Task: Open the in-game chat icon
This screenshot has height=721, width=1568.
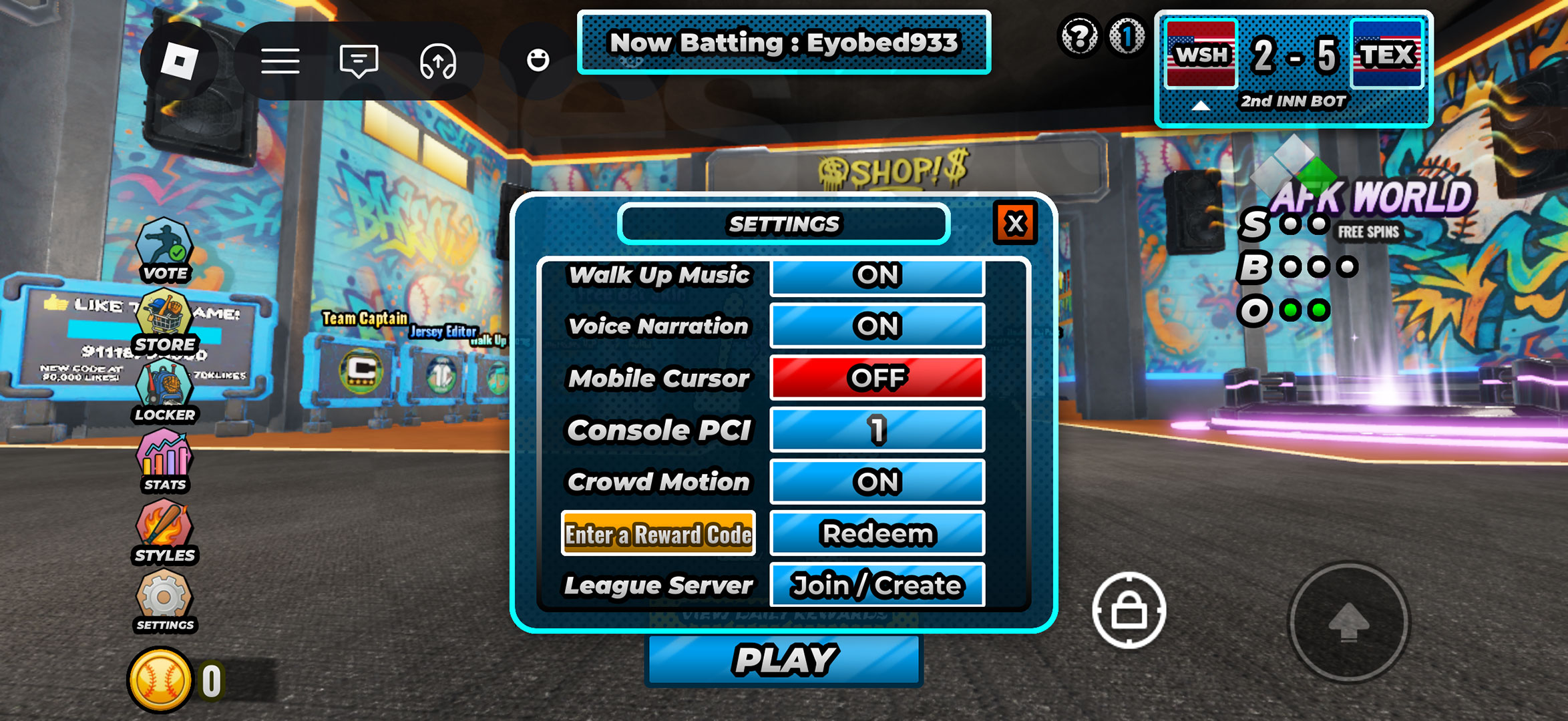Action: pyautogui.click(x=359, y=60)
